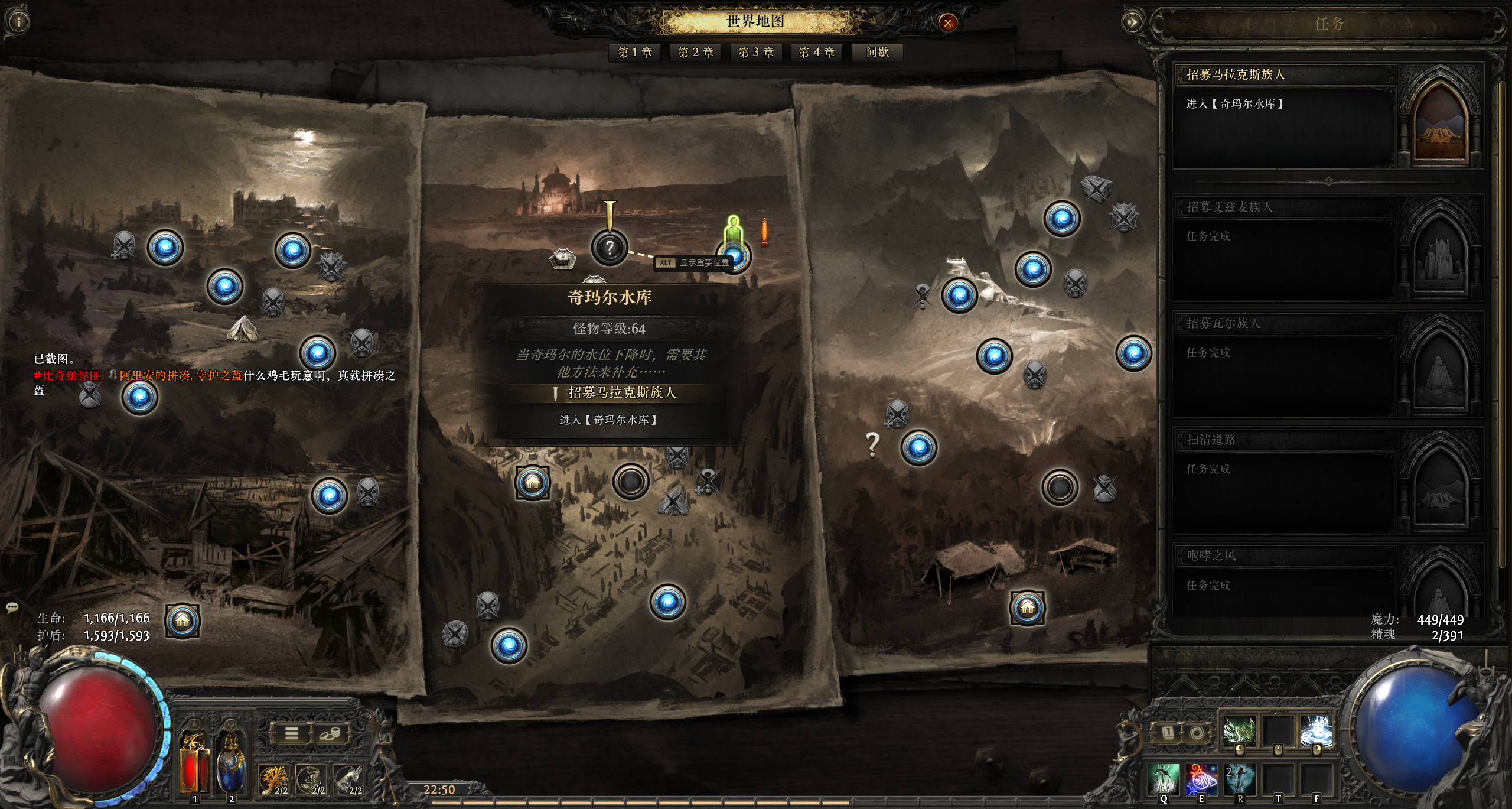1512x809 pixels.
Task: Open the chat speech bubble icon
Action: click(x=12, y=607)
